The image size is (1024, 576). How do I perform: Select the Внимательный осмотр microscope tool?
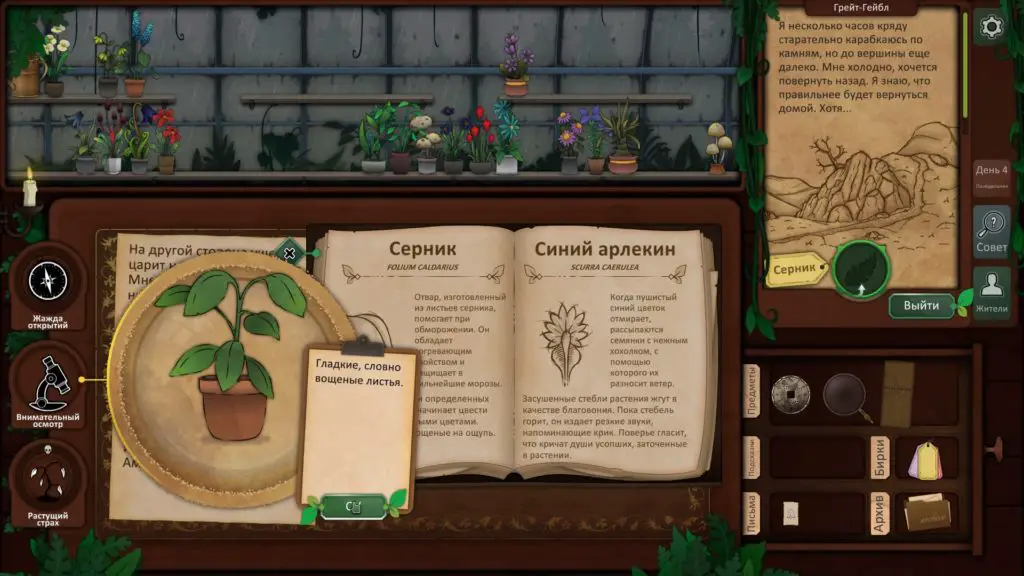point(47,381)
